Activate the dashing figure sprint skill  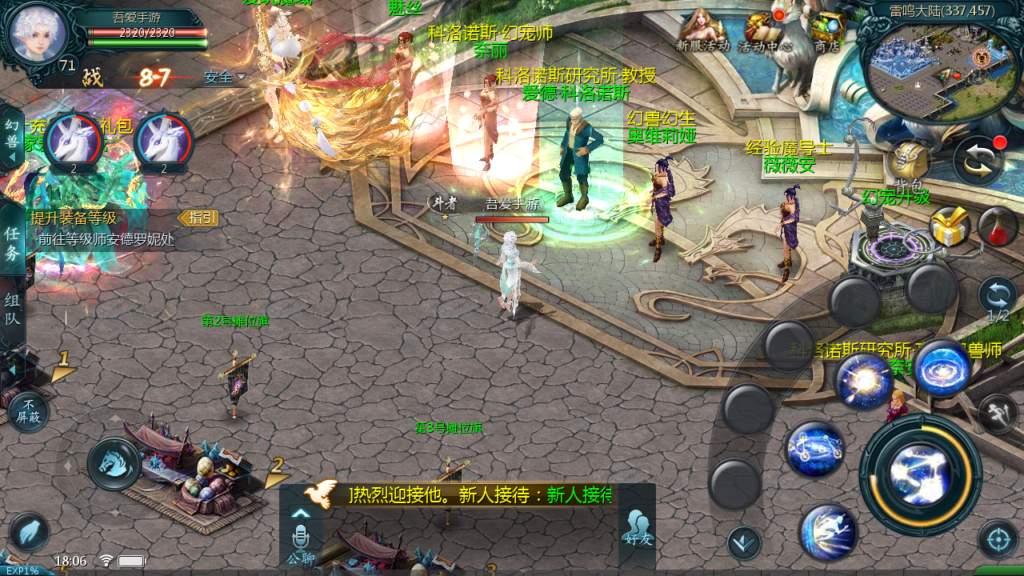(829, 530)
